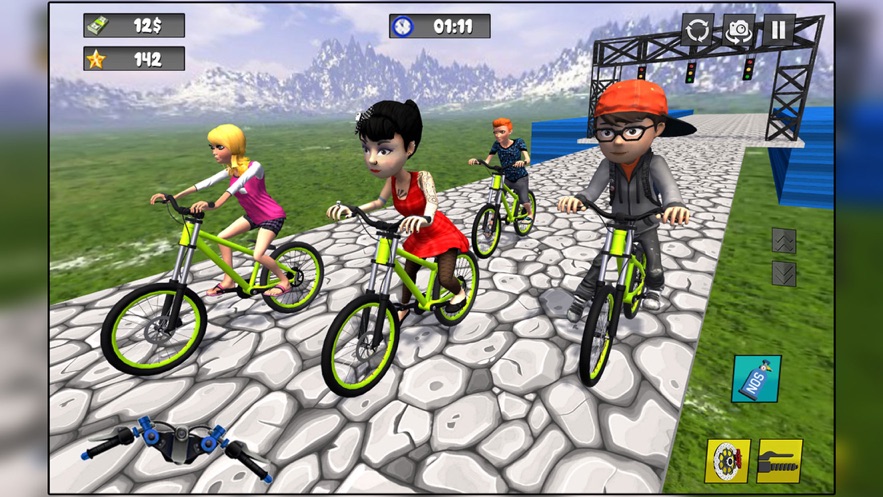Switch the camera view
Viewport: 883px width, 497px height.
[x=739, y=30]
